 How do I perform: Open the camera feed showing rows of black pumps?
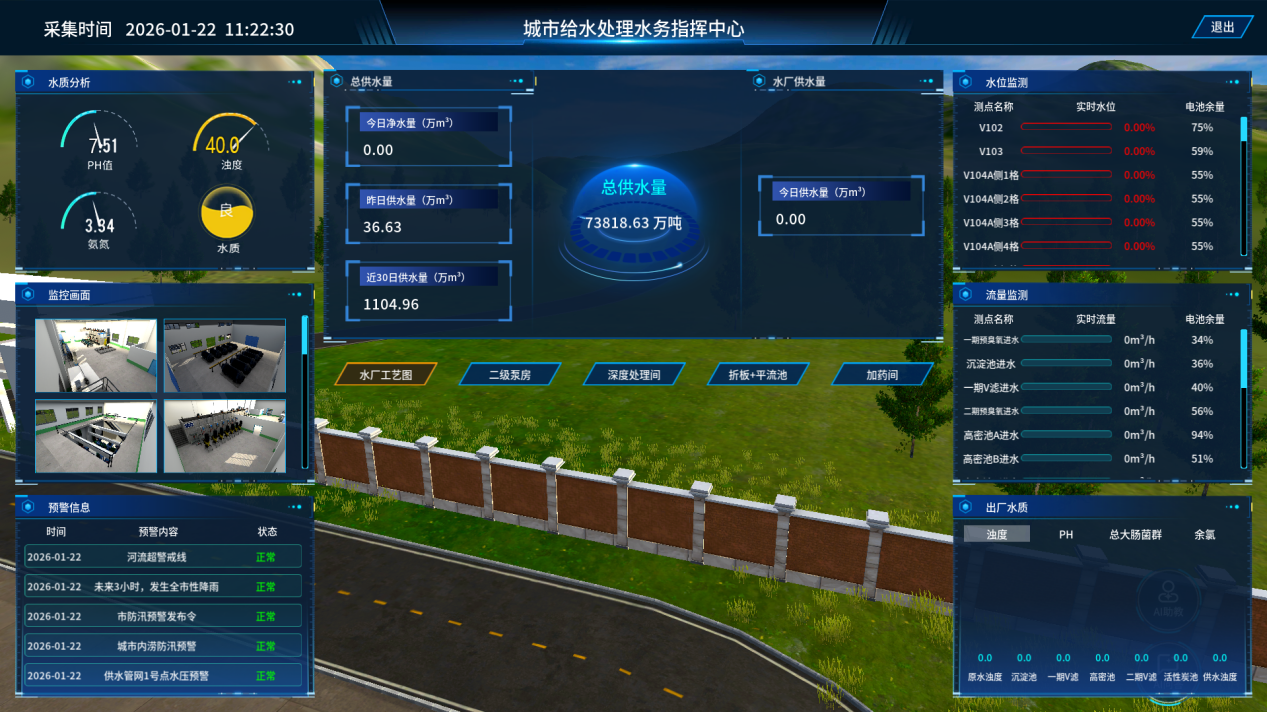tap(224, 355)
